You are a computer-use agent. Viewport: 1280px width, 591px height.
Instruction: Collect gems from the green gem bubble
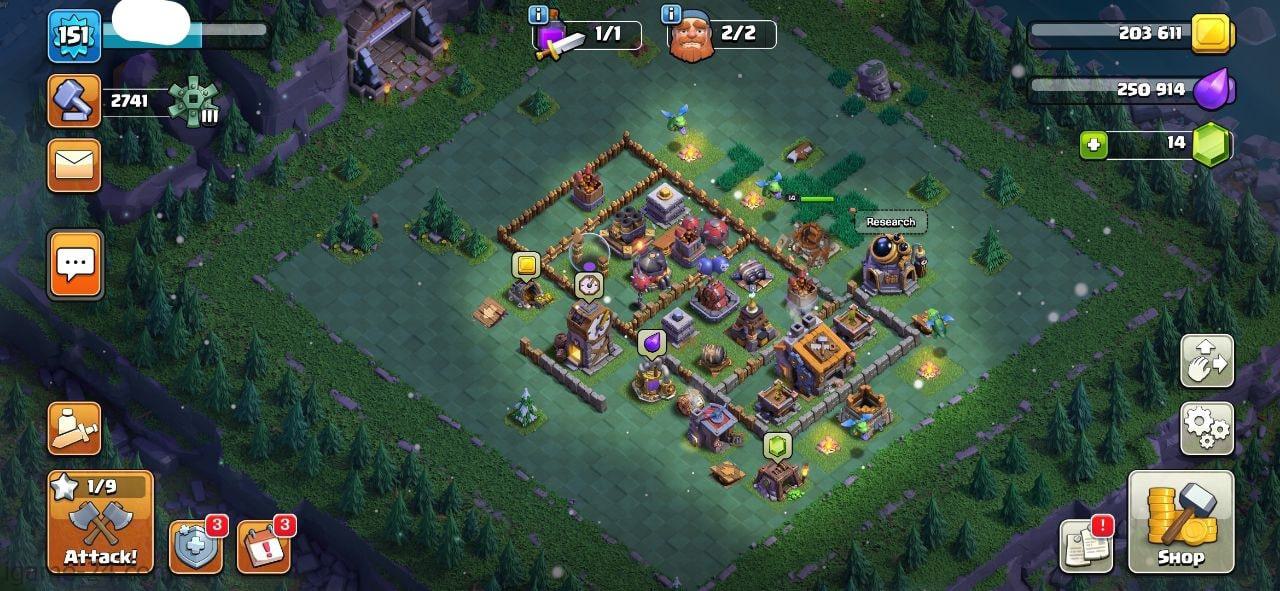pyautogui.click(x=777, y=445)
